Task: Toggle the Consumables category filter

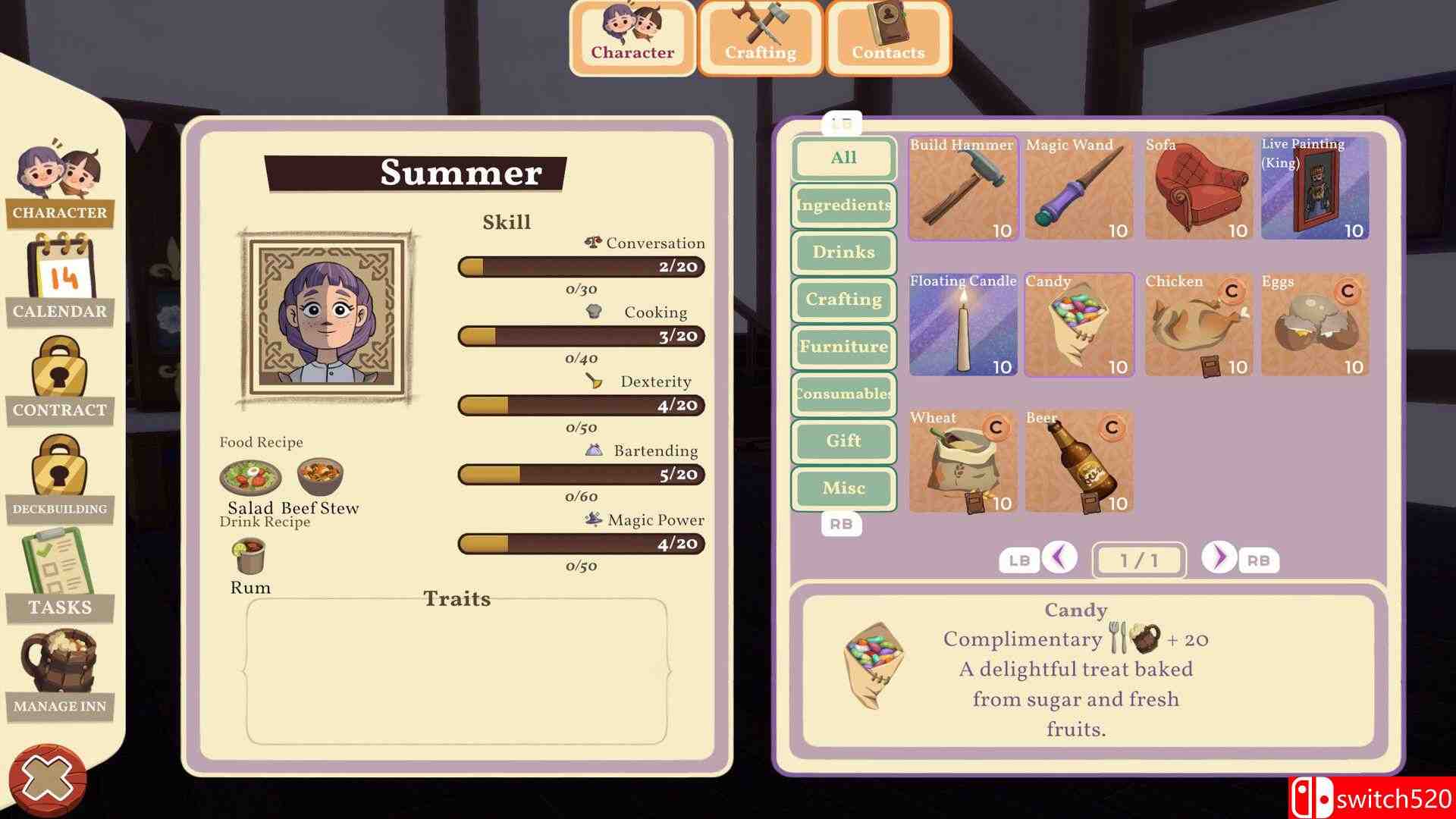Action: pos(843,394)
